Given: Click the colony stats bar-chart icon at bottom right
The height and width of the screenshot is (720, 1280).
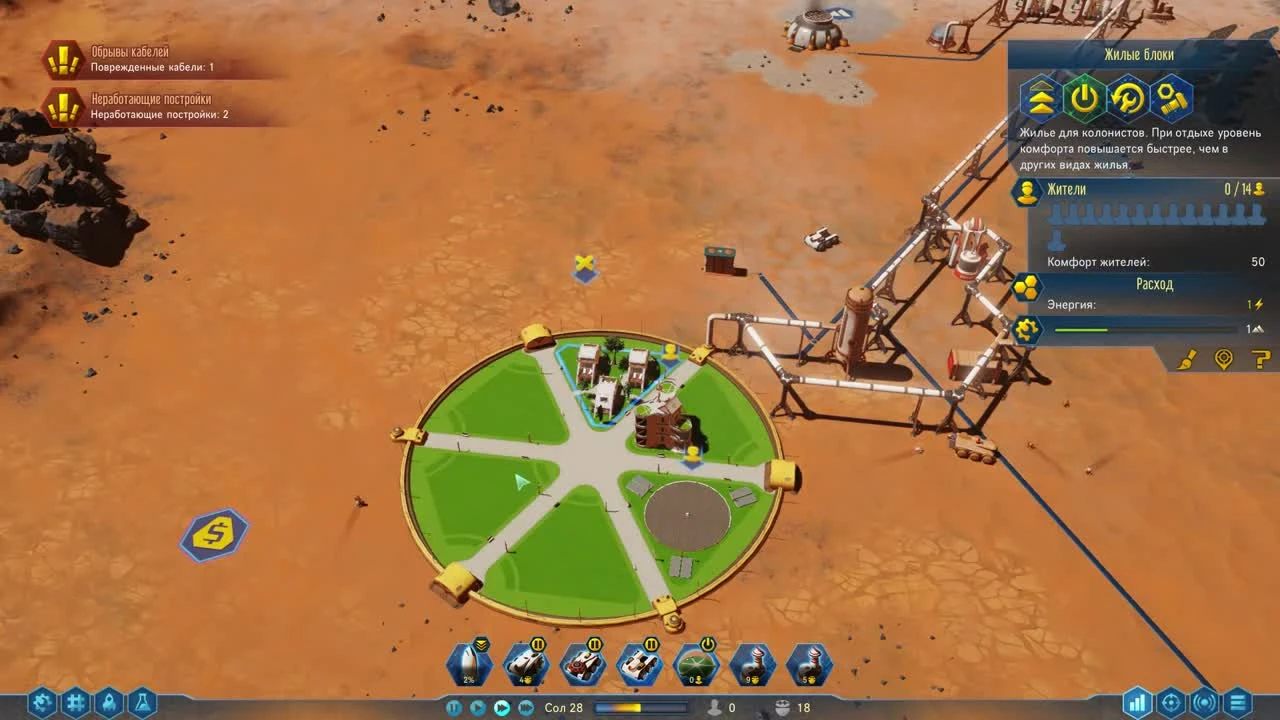Looking at the screenshot, I should tap(1139, 704).
